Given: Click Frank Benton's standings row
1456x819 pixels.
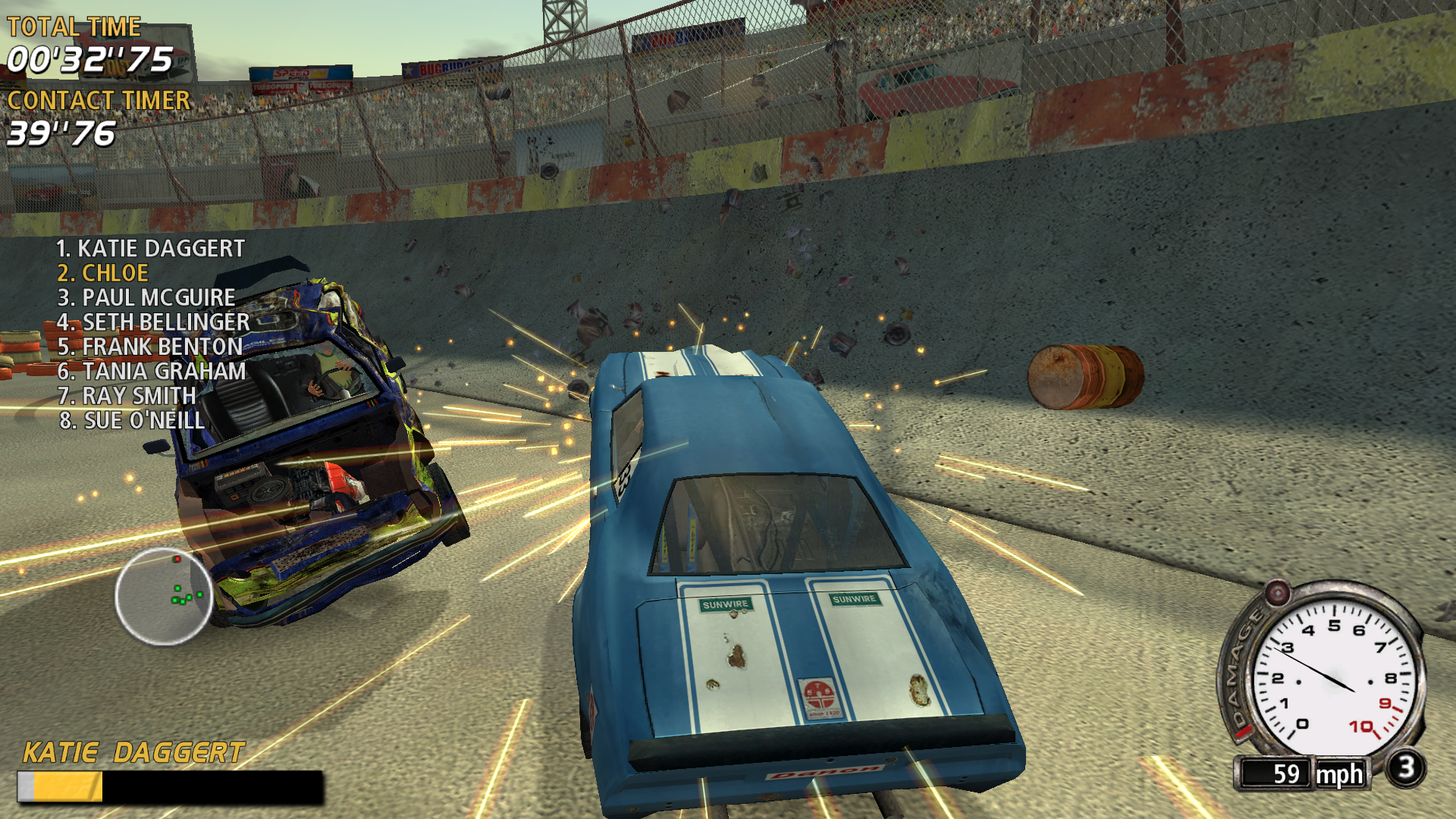Looking at the screenshot, I should click(150, 347).
